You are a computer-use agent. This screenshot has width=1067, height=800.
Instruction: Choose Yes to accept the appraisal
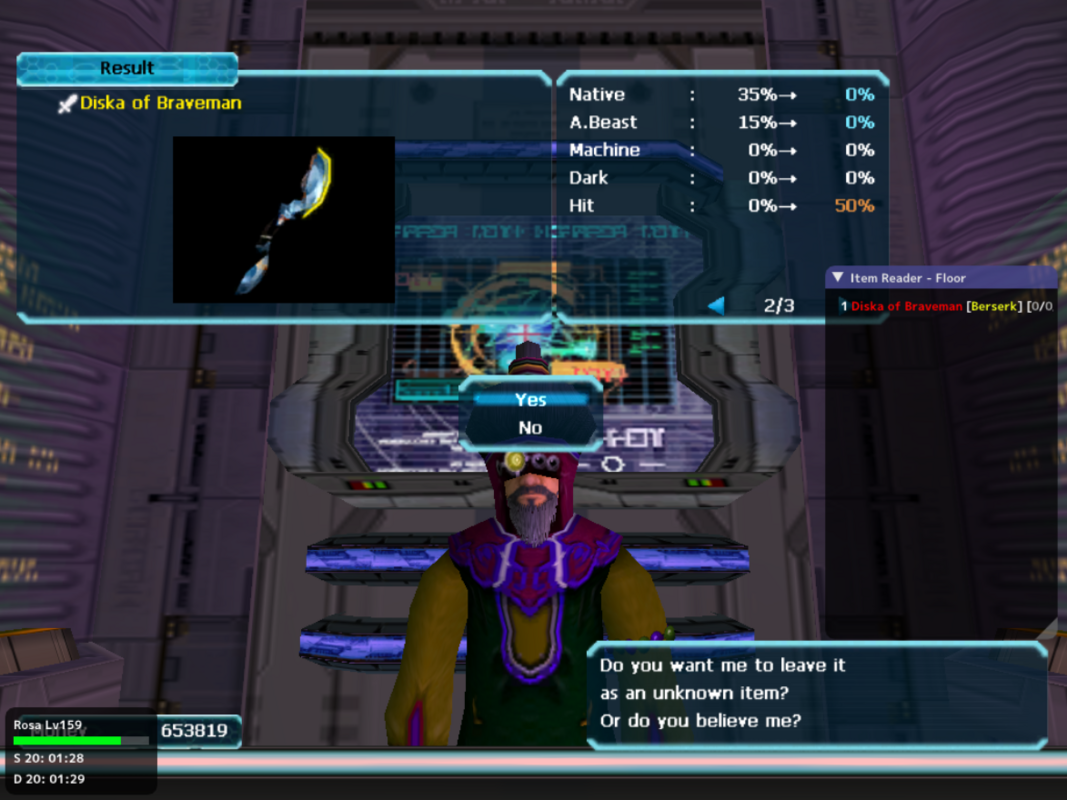click(530, 399)
